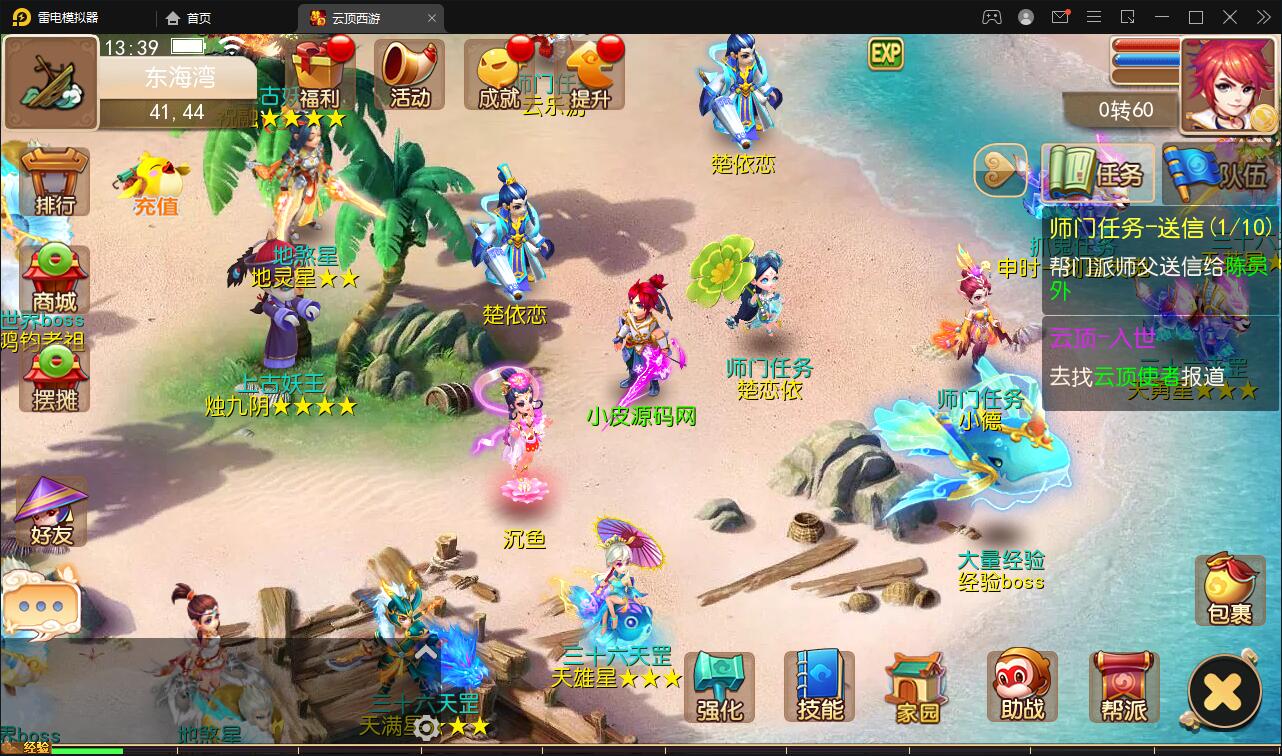Viewport: 1282px width, 756px height.
Task: Open the 好友 friends list
Action: (50, 512)
